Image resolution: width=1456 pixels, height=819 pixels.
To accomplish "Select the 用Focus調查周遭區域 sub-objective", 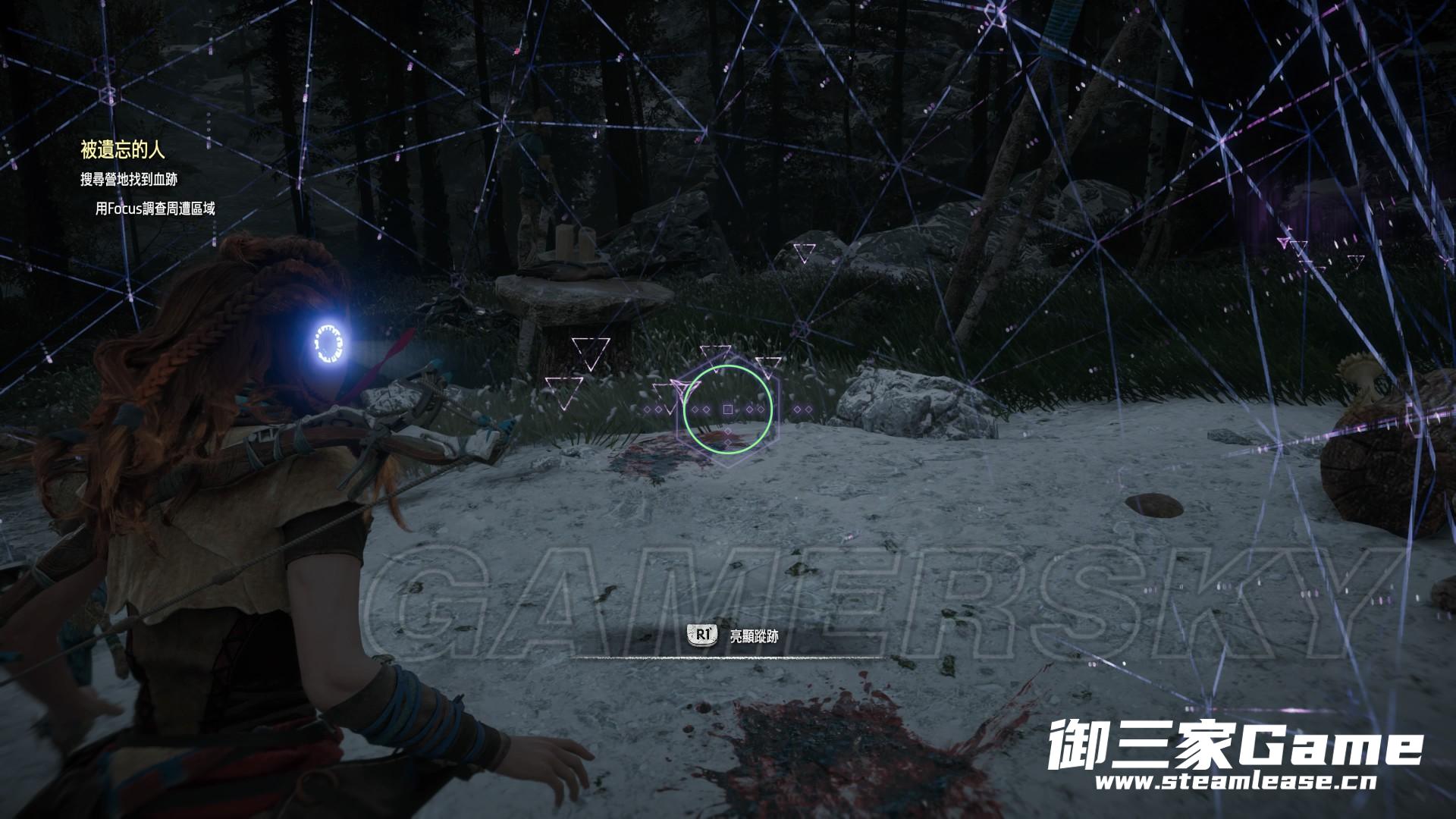I will pos(155,209).
